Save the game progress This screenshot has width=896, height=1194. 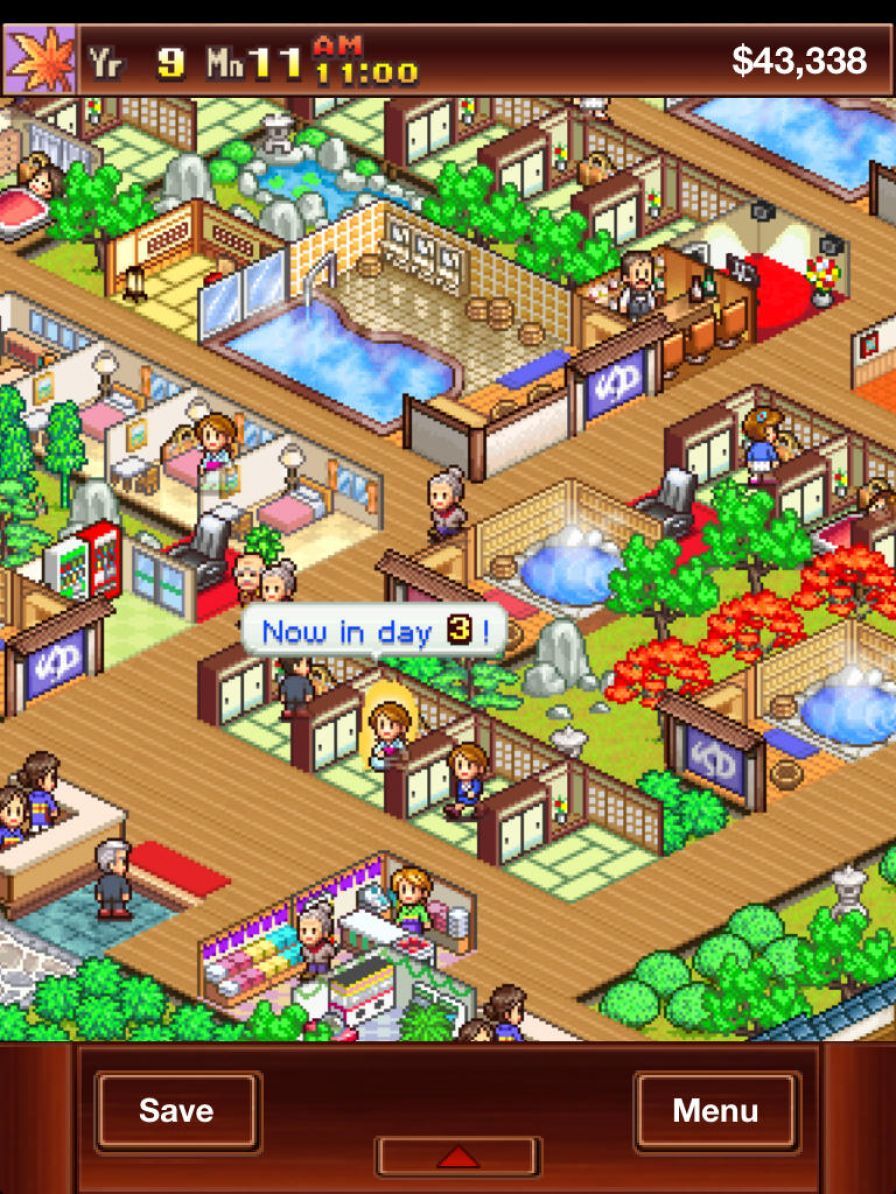coord(177,1110)
